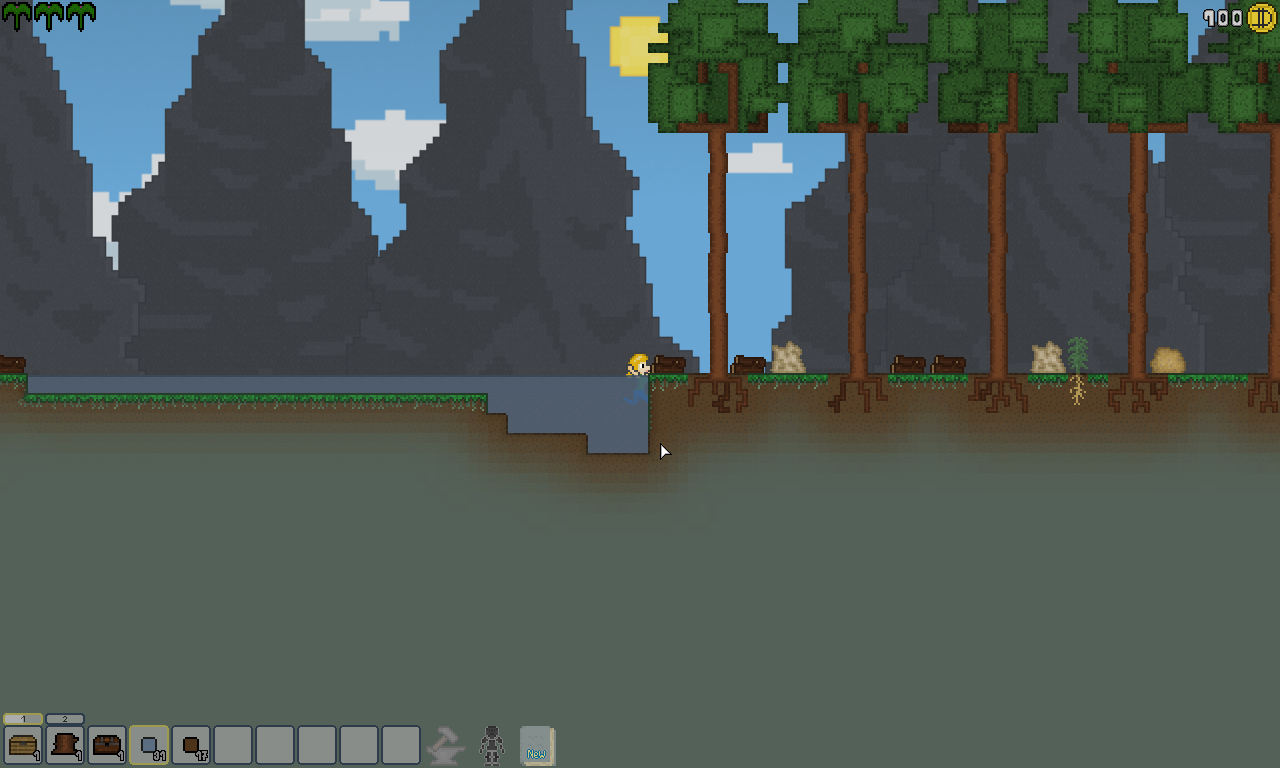Image resolution: width=1280 pixels, height=768 pixels.
Task: Select the tree stump item slot
Action: click(x=65, y=745)
